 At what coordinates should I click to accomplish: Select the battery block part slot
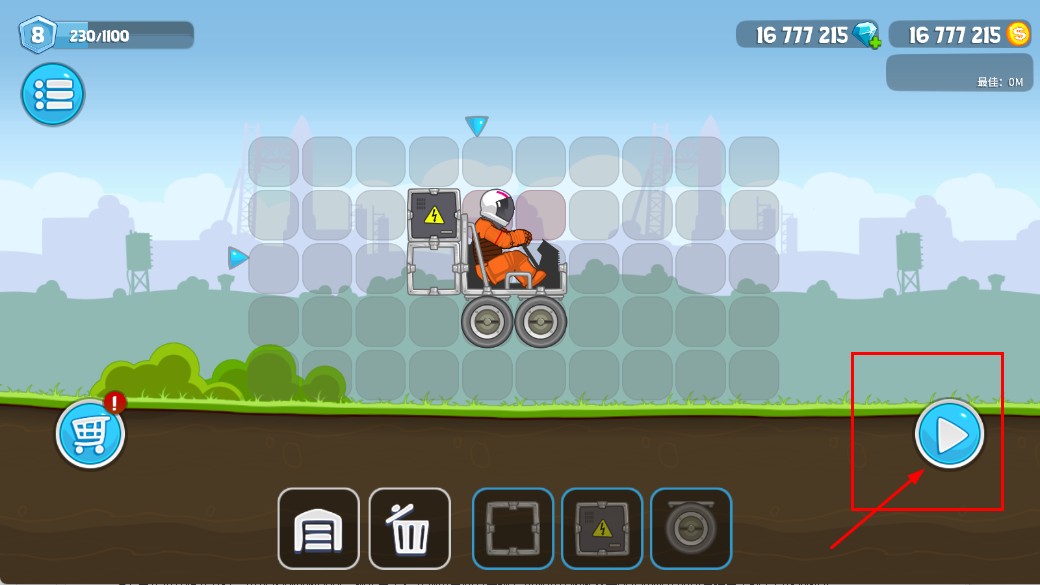coord(601,528)
